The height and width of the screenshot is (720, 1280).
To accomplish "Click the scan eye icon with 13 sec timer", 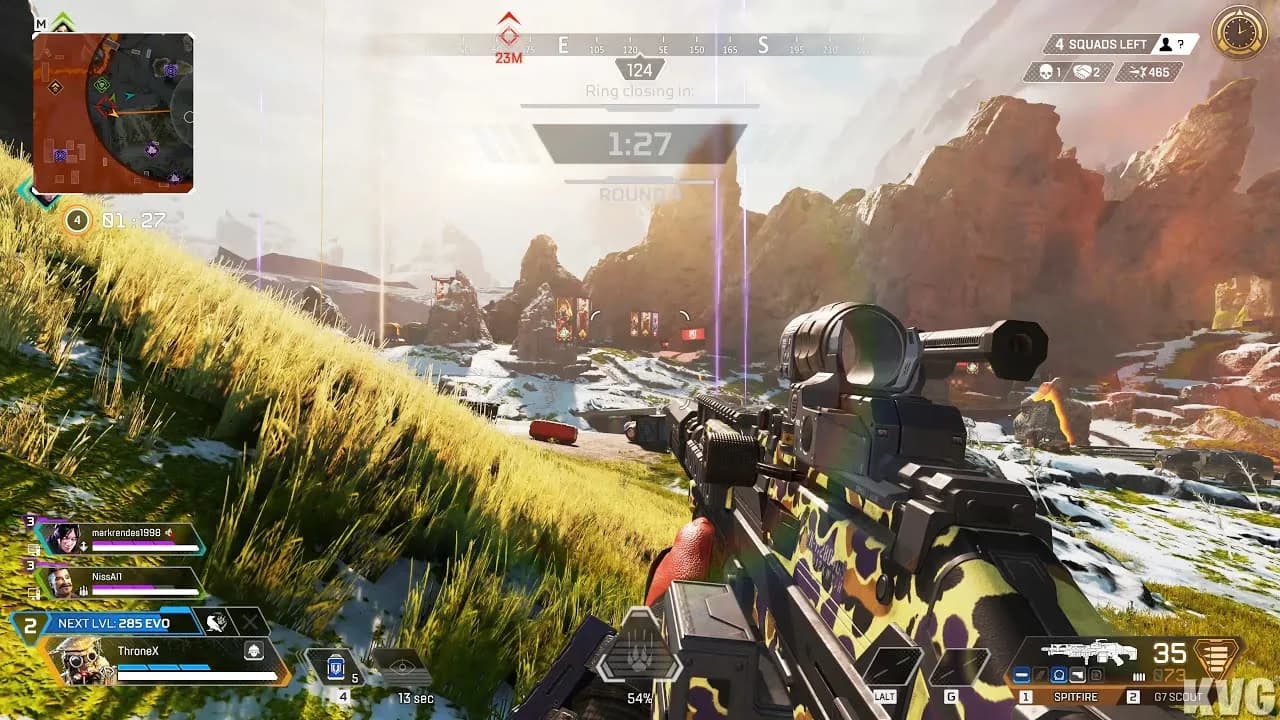I will (x=402, y=666).
